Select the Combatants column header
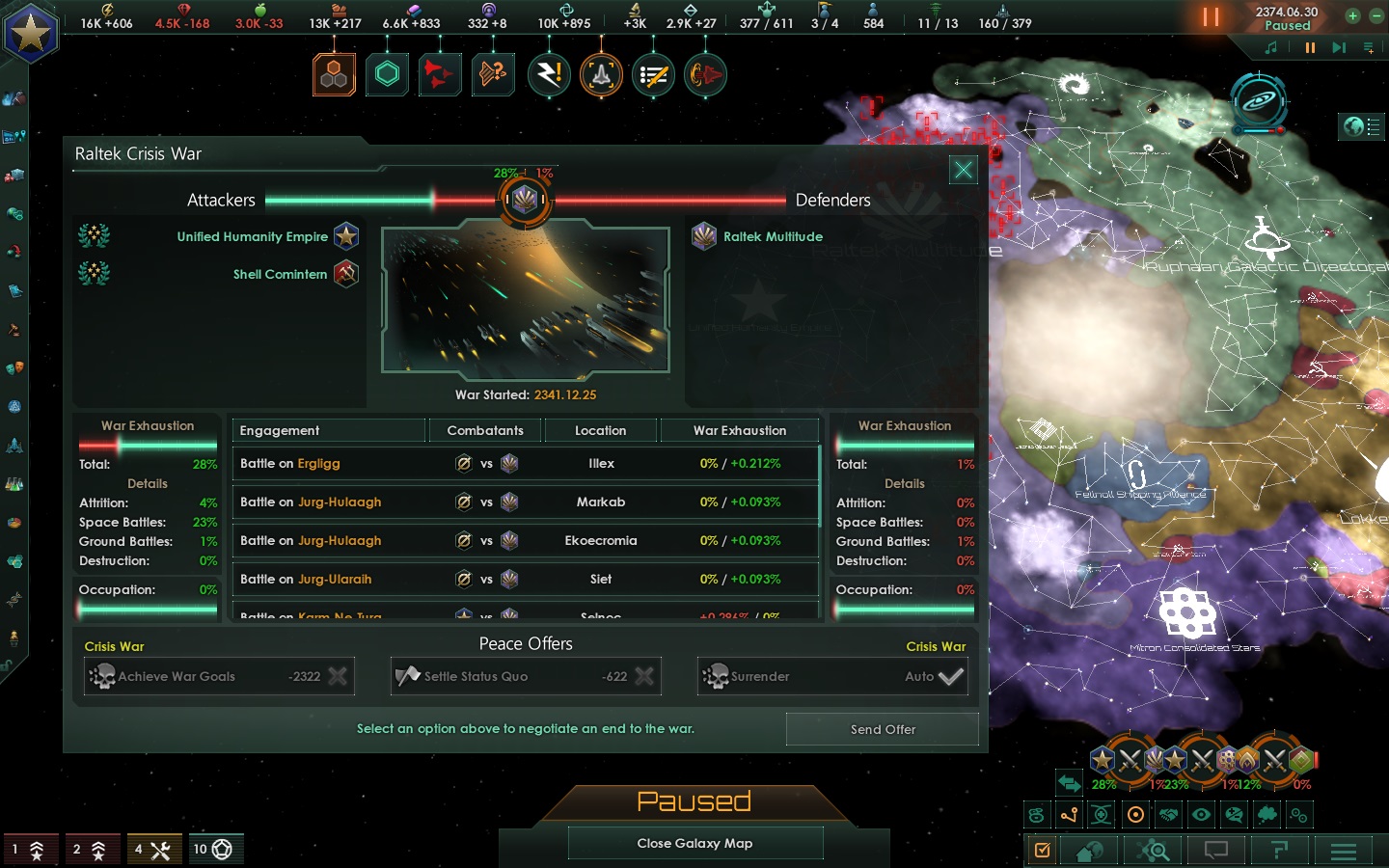1389x868 pixels. click(484, 430)
